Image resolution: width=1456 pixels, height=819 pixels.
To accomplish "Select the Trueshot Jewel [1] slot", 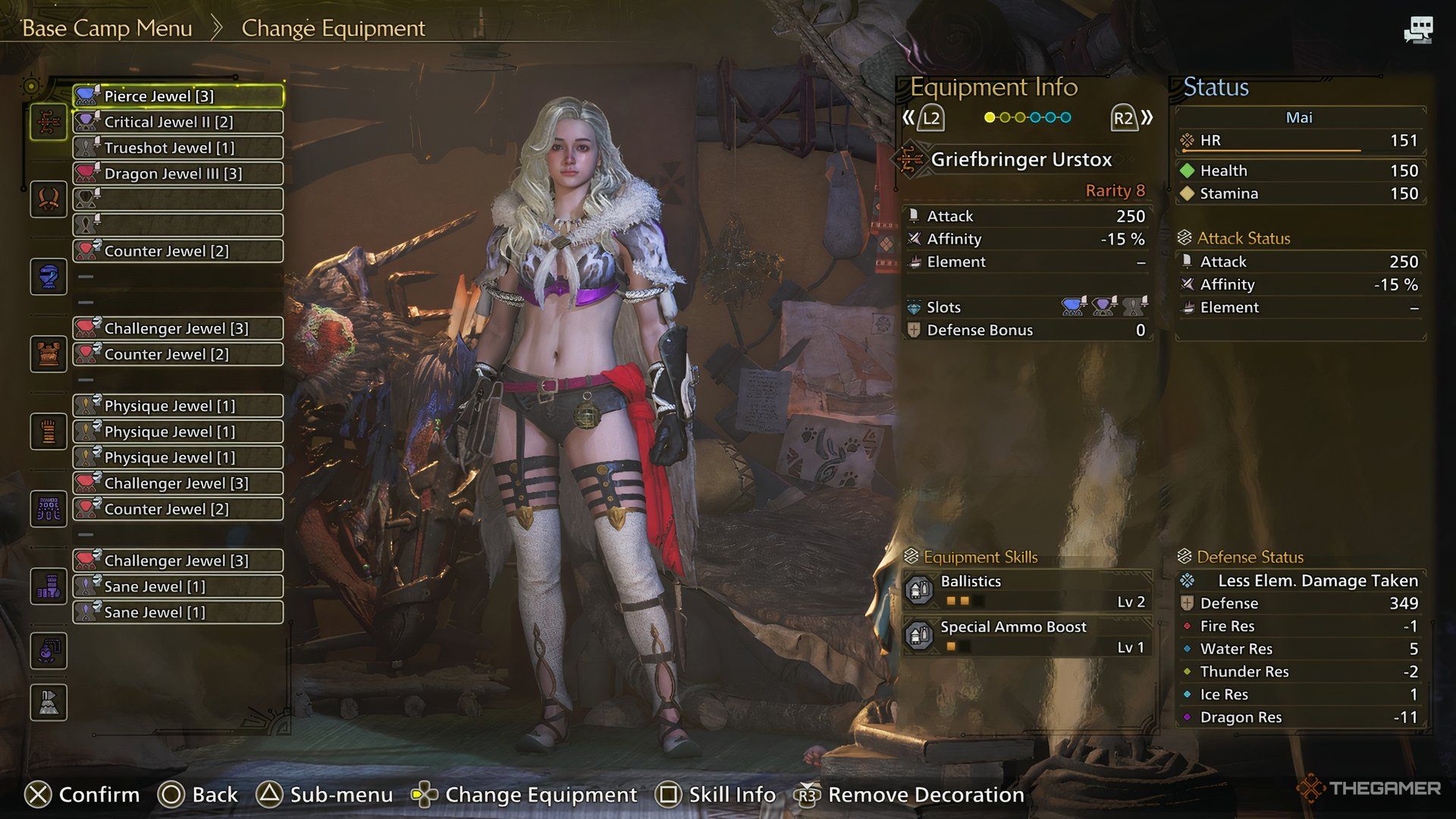I will 178,148.
